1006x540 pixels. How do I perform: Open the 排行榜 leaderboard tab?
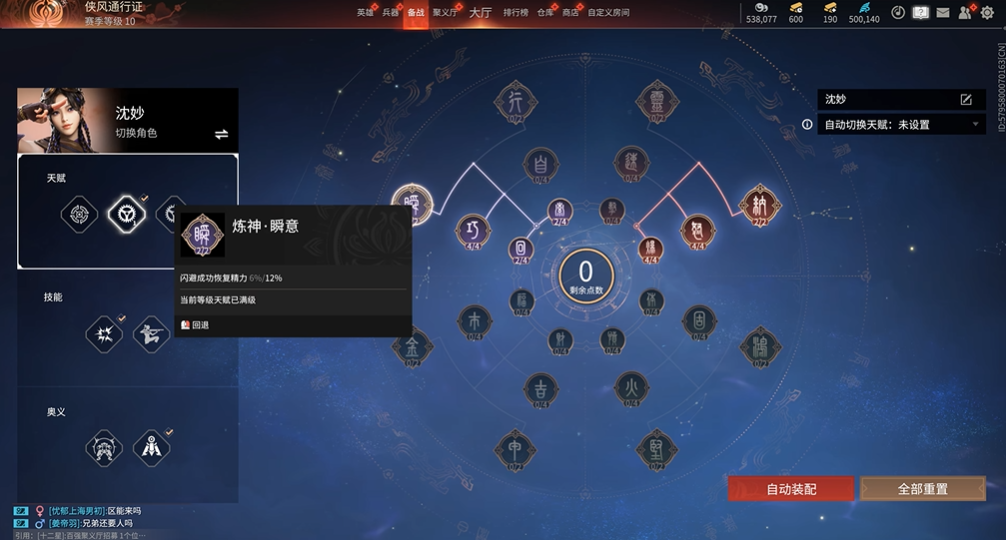515,13
